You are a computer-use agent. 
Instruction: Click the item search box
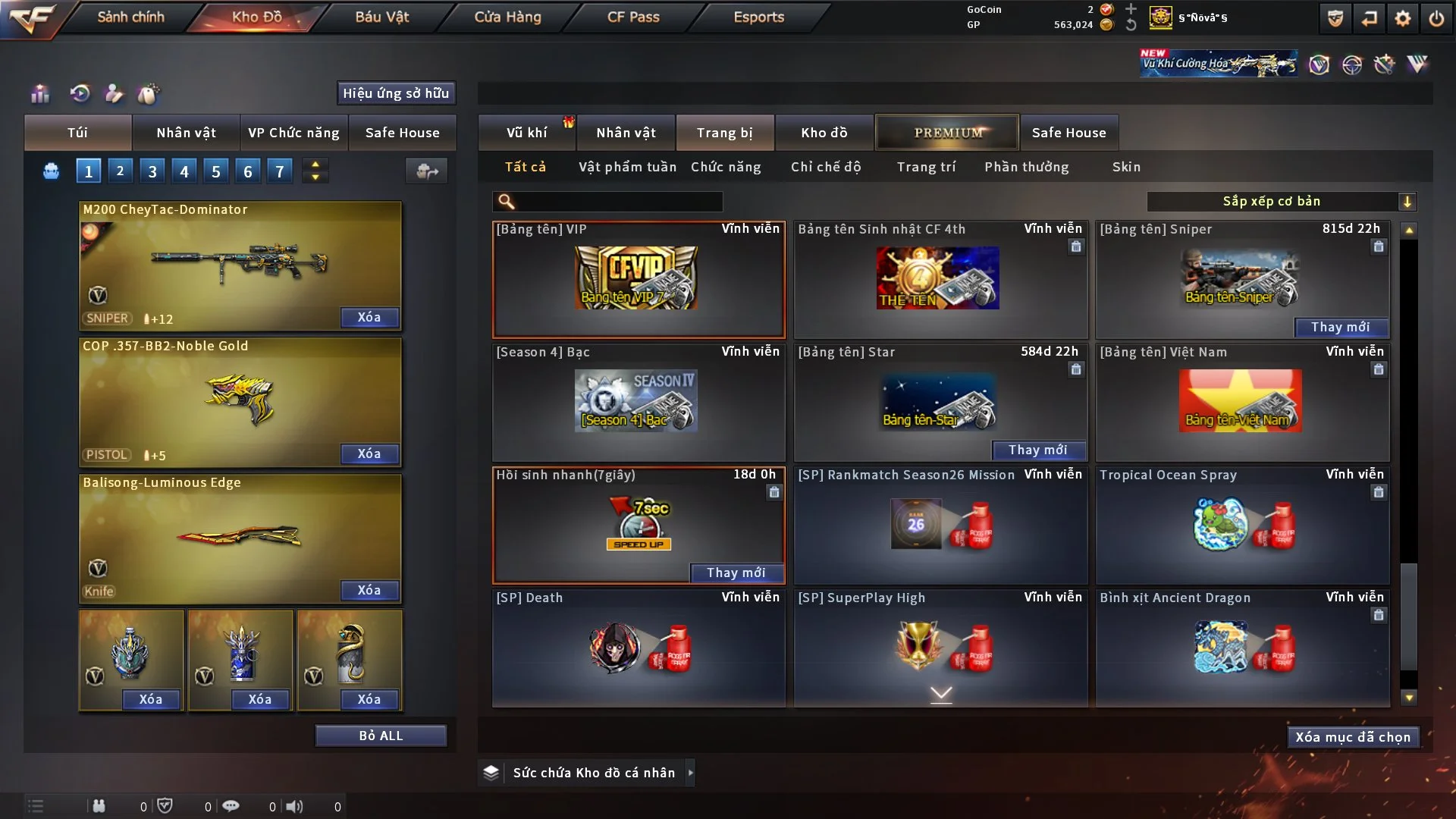click(x=618, y=202)
